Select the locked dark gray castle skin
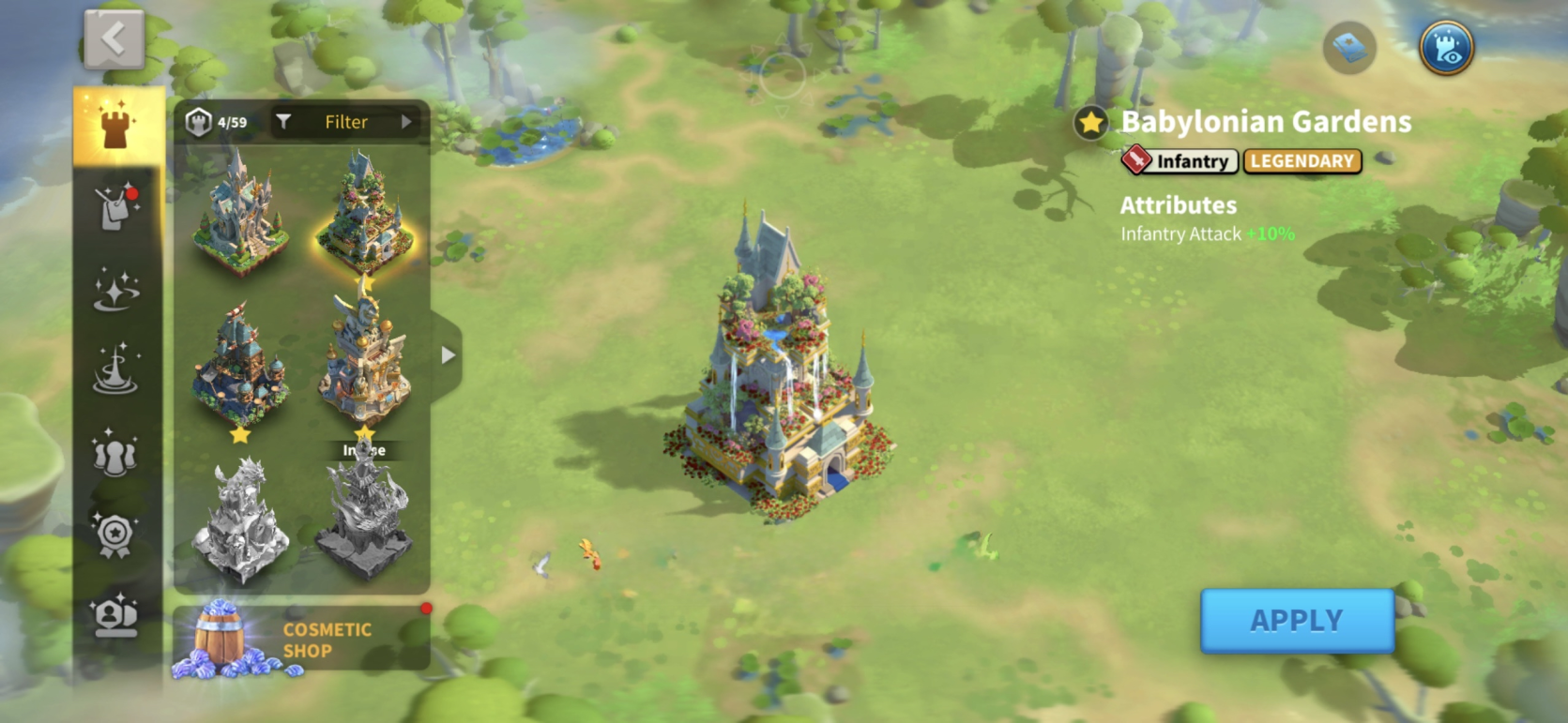 364,519
